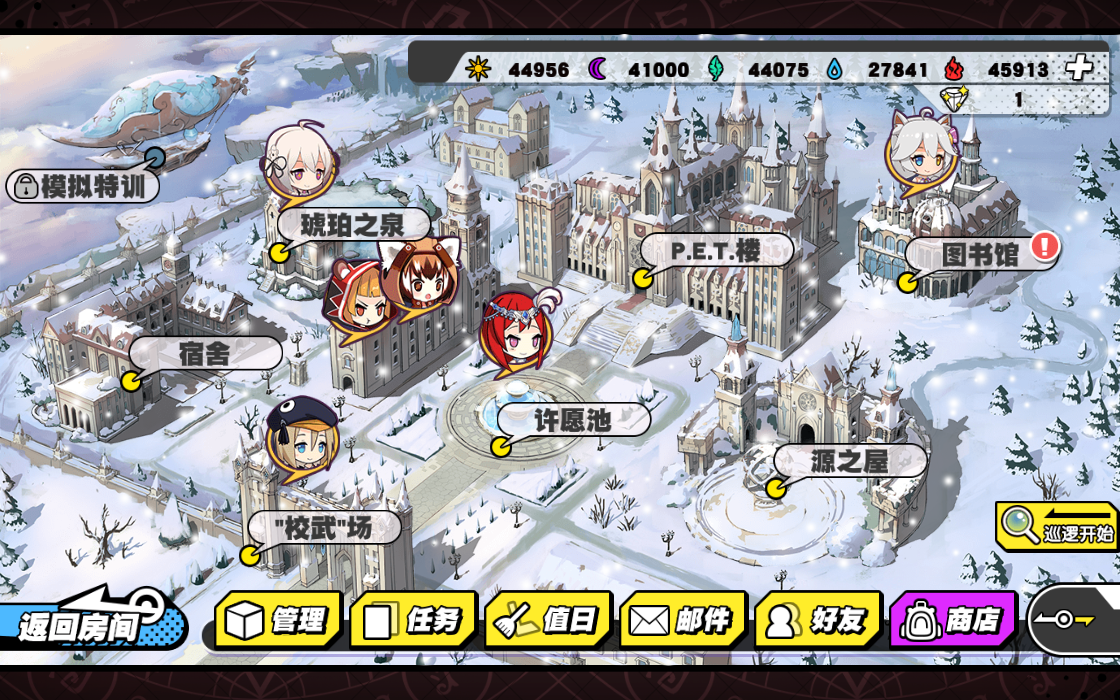Viewport: 1120px width, 700px height.
Task: Enter the 商店 shop
Action: click(953, 620)
